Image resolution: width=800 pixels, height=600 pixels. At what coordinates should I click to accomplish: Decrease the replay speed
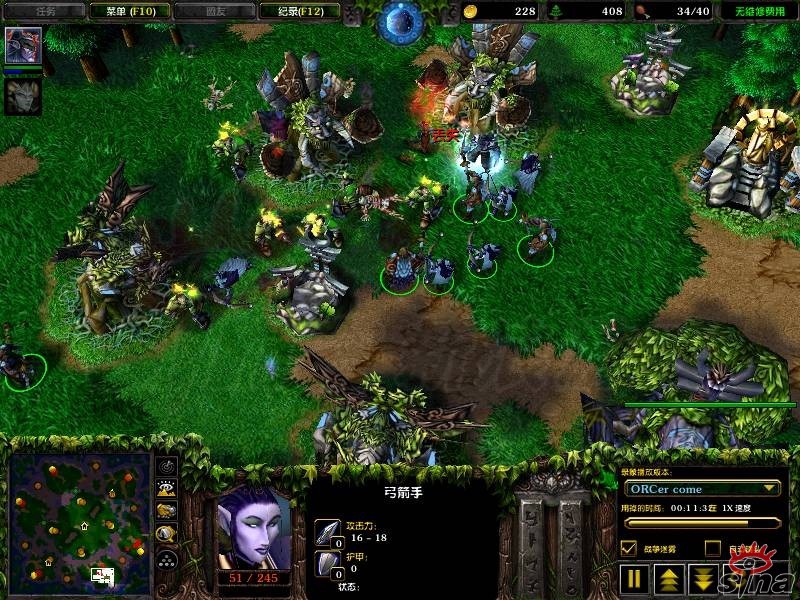pyautogui.click(x=704, y=579)
